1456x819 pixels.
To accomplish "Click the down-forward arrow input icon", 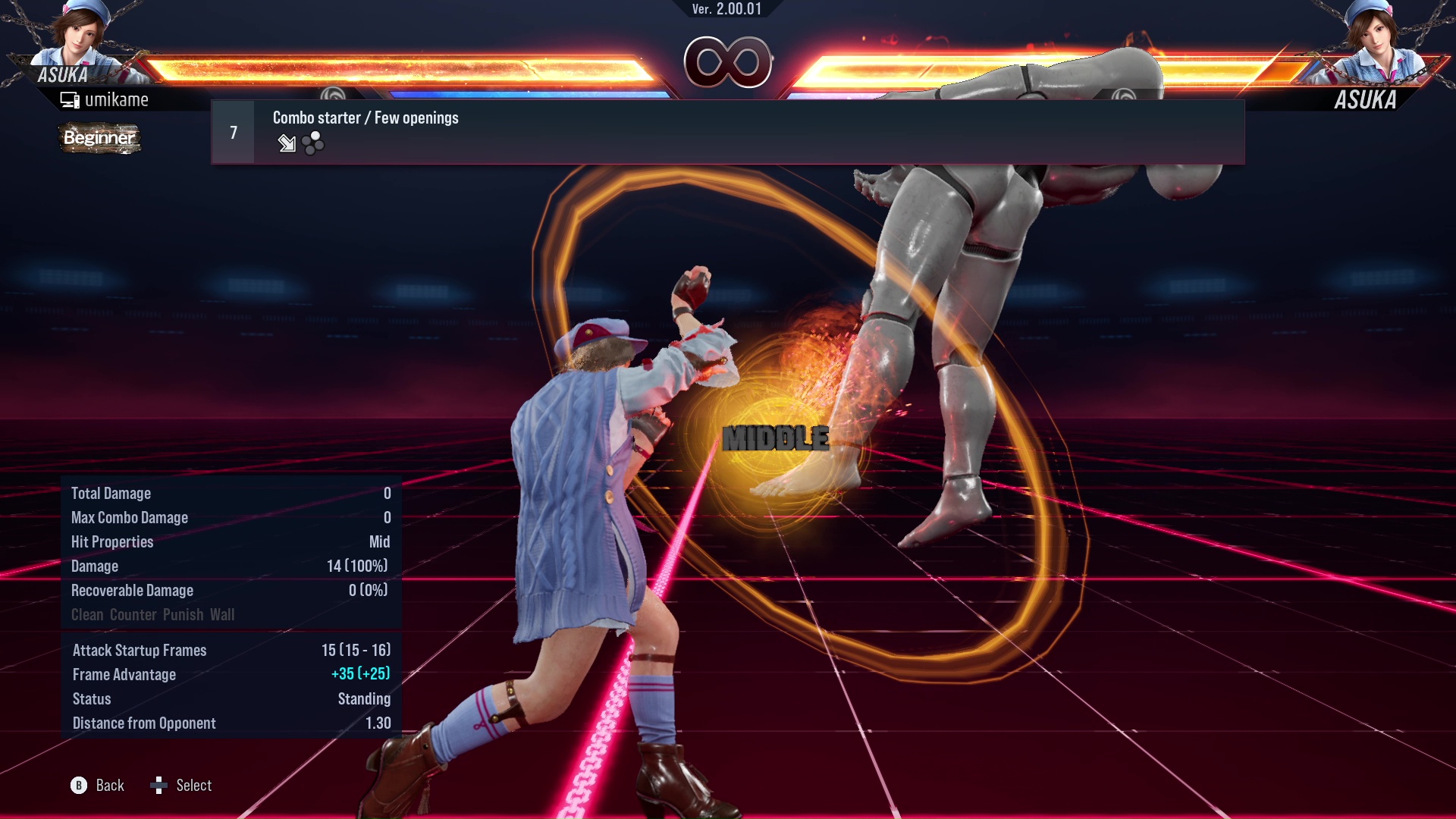I will (287, 144).
